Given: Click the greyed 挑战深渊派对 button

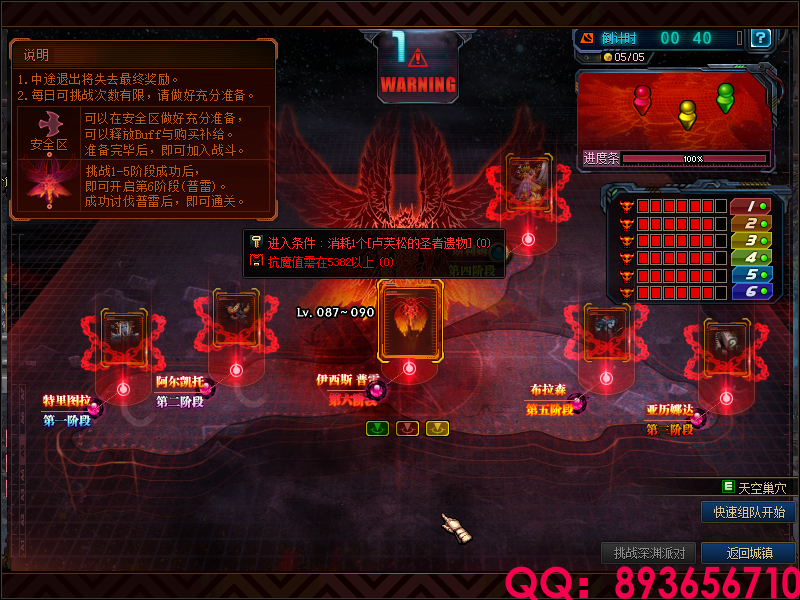Looking at the screenshot, I should (x=649, y=553).
